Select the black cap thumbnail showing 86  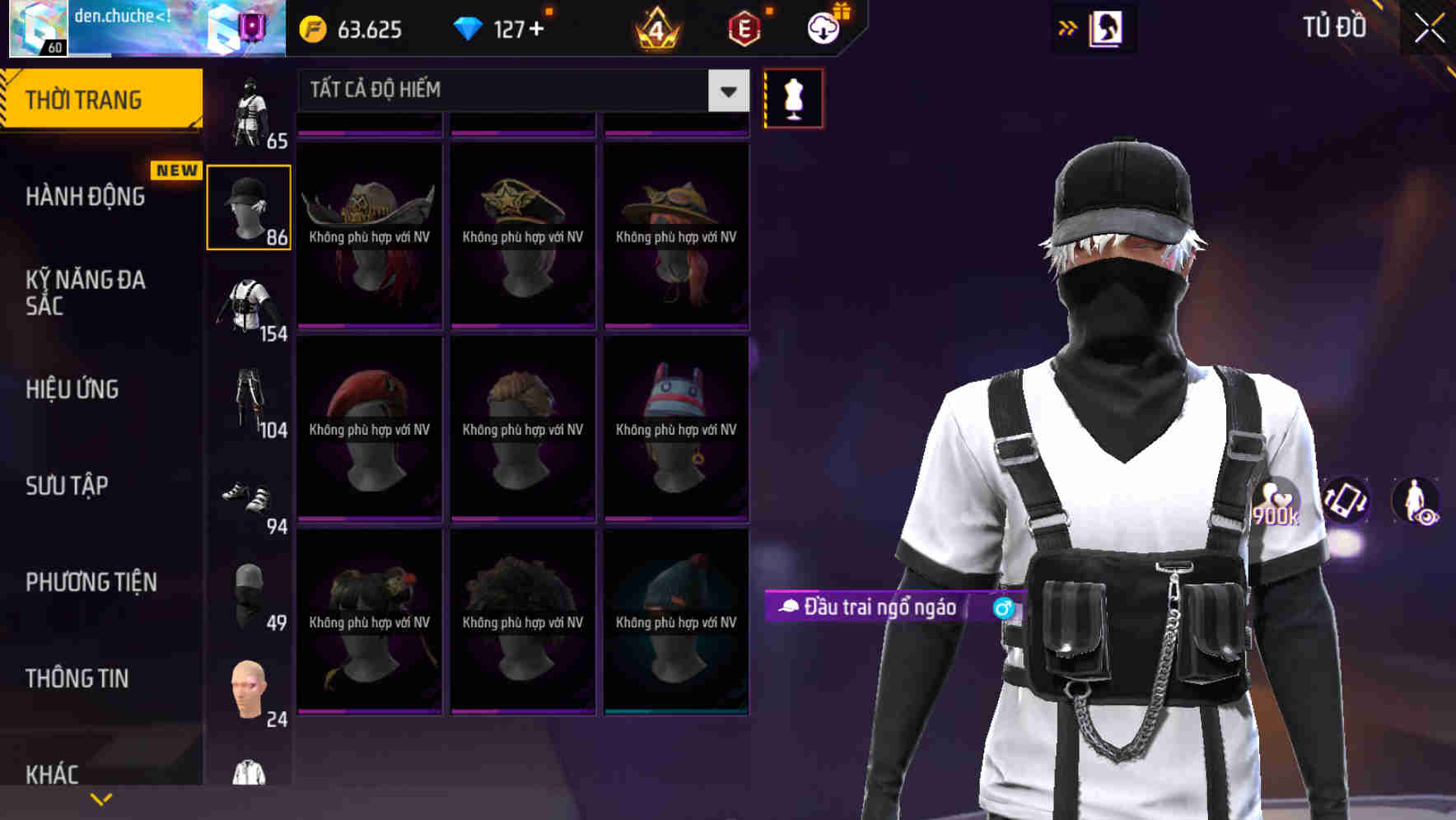[x=250, y=205]
